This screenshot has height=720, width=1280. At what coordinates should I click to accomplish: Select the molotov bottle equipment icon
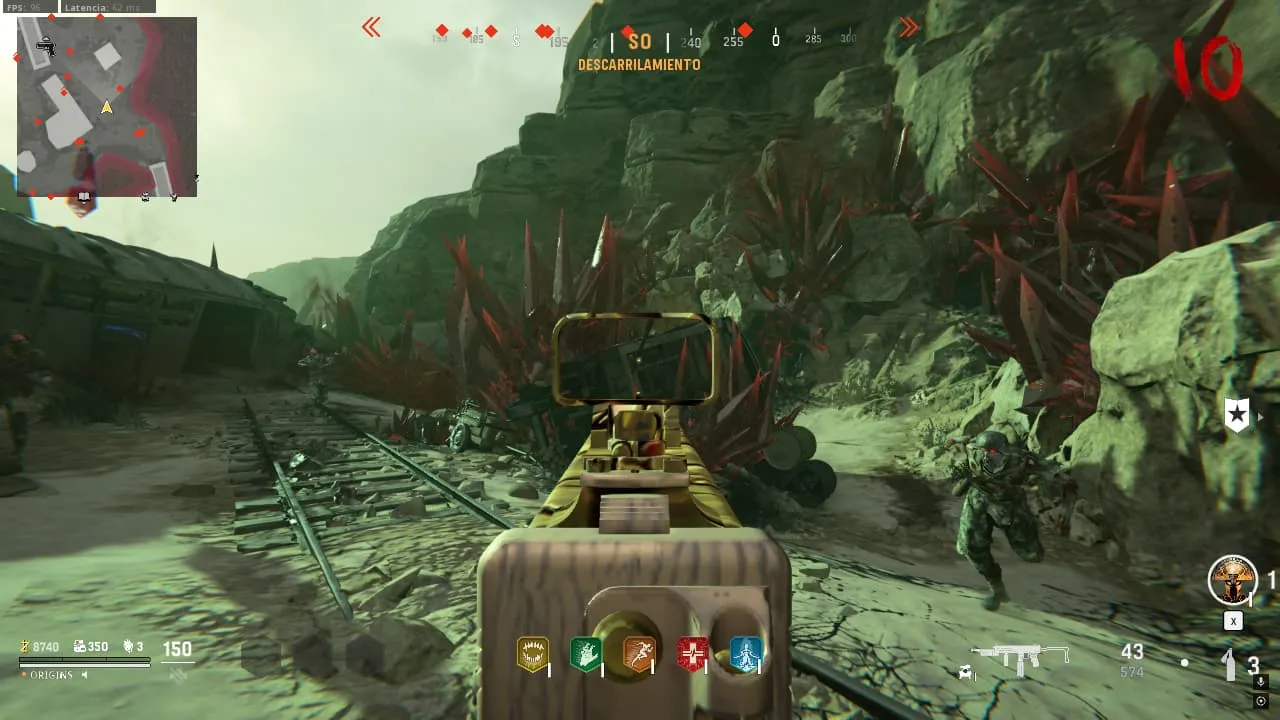pos(1230,664)
